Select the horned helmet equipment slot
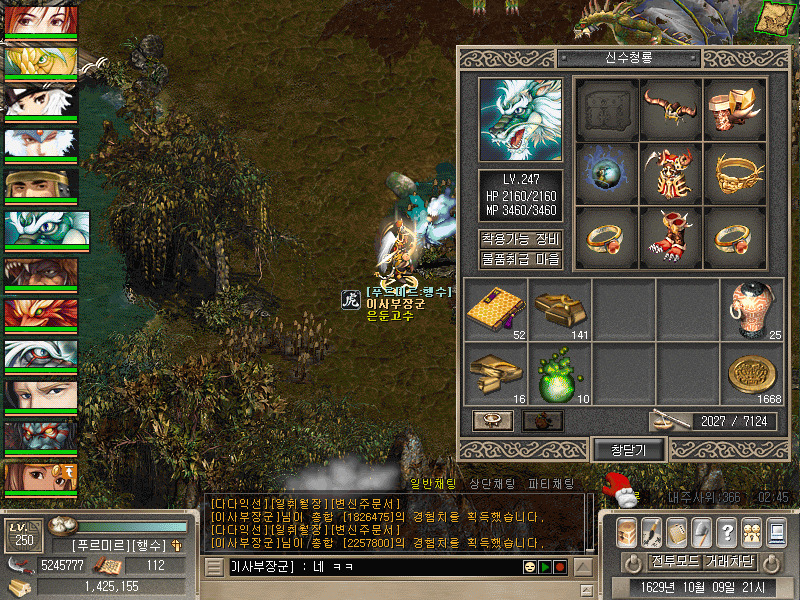Image resolution: width=800 pixels, height=600 pixels. tap(670, 108)
